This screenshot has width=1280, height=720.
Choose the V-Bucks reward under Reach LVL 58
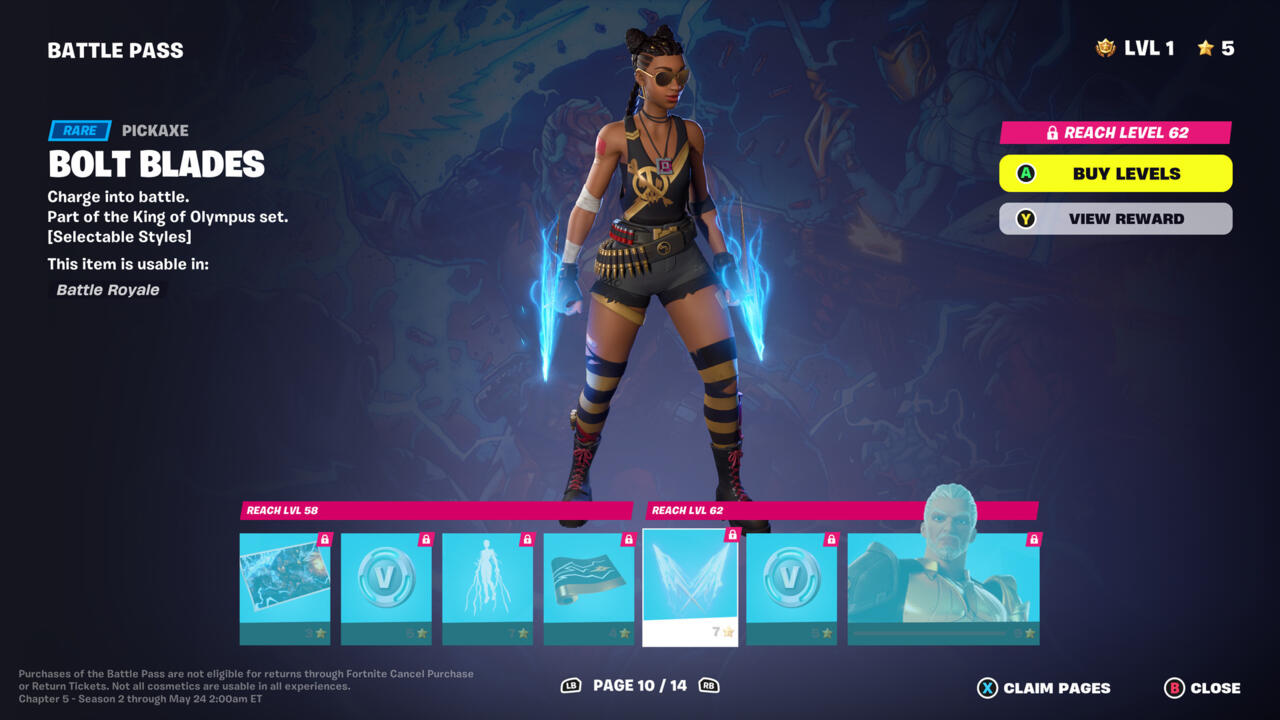386,588
